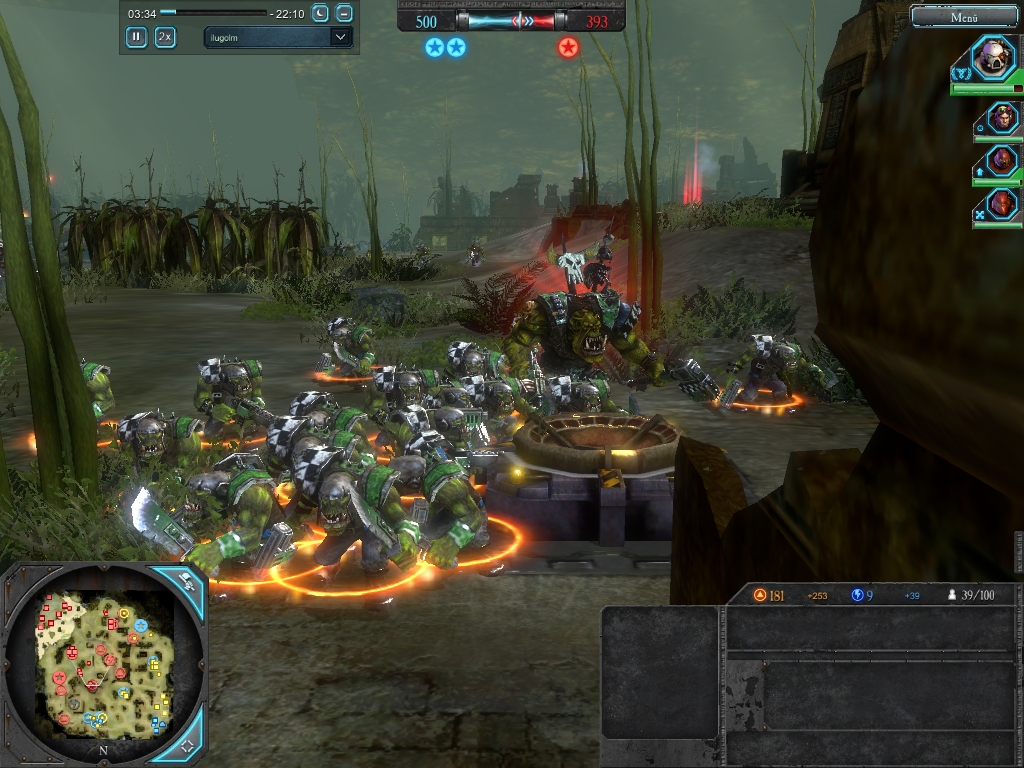Viewport: 1024px width, 768px height.
Task: Toggle the 2x replay speed button
Action: 165,37
